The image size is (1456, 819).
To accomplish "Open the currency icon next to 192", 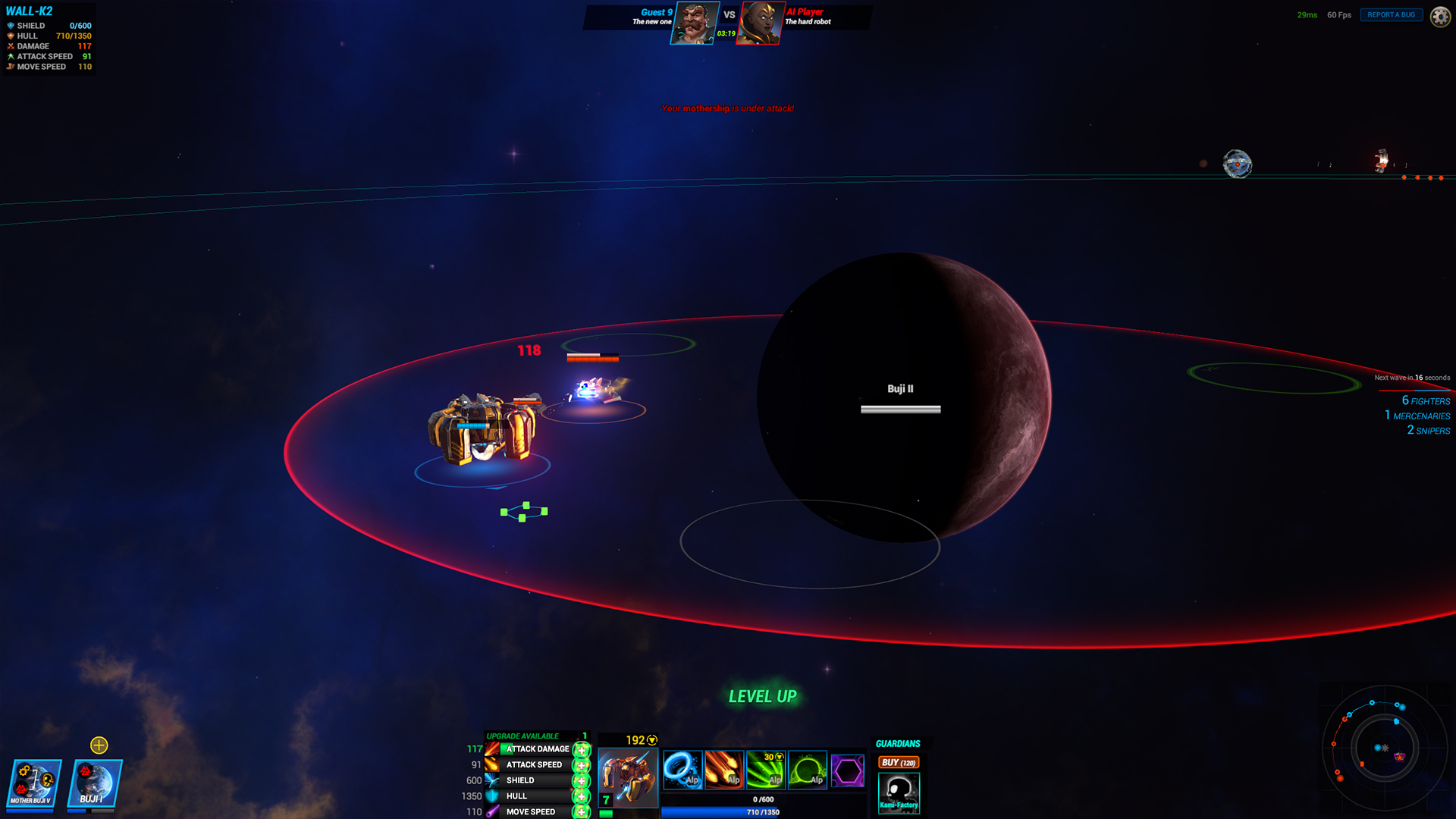I will tap(651, 739).
